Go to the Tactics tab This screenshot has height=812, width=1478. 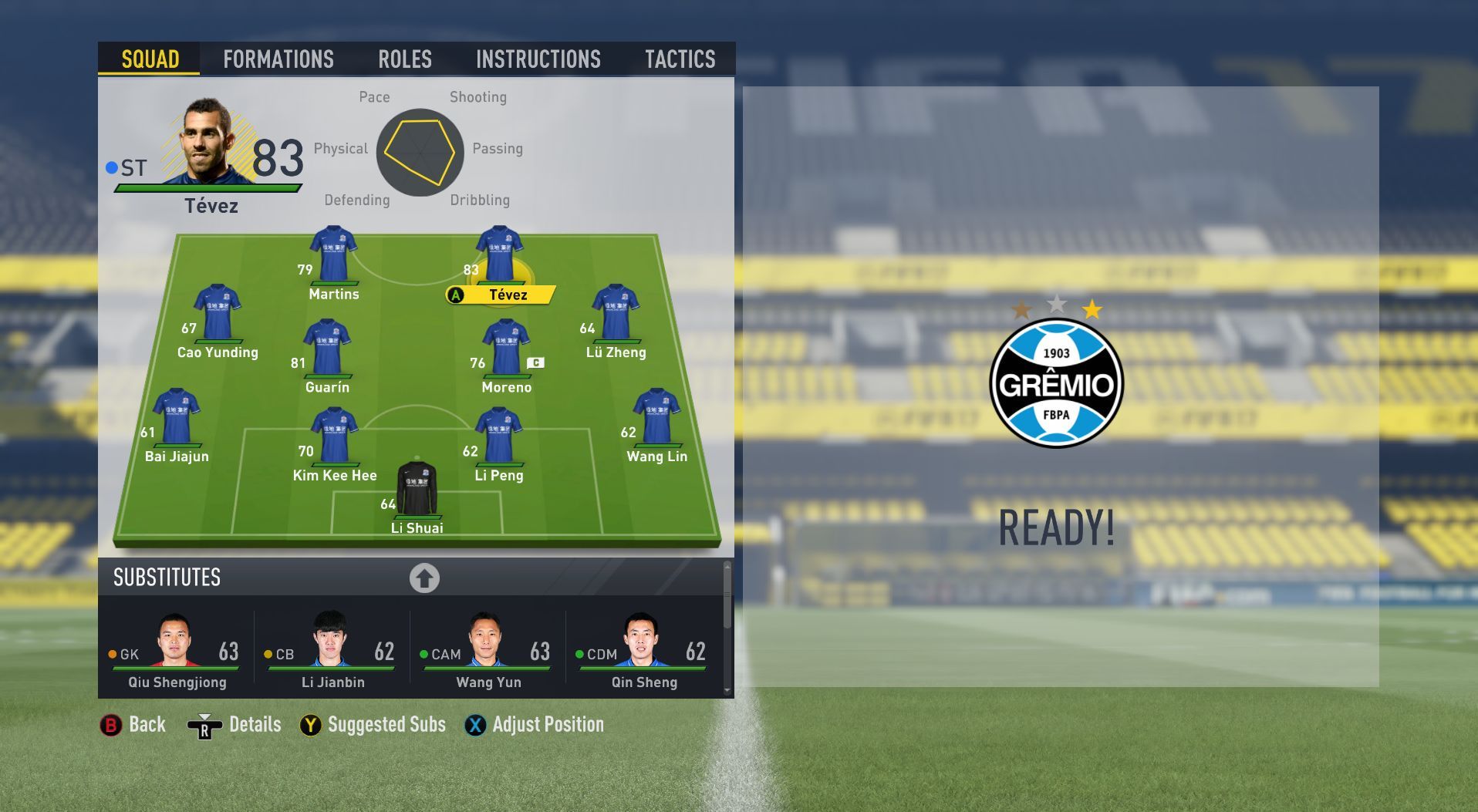(x=680, y=59)
